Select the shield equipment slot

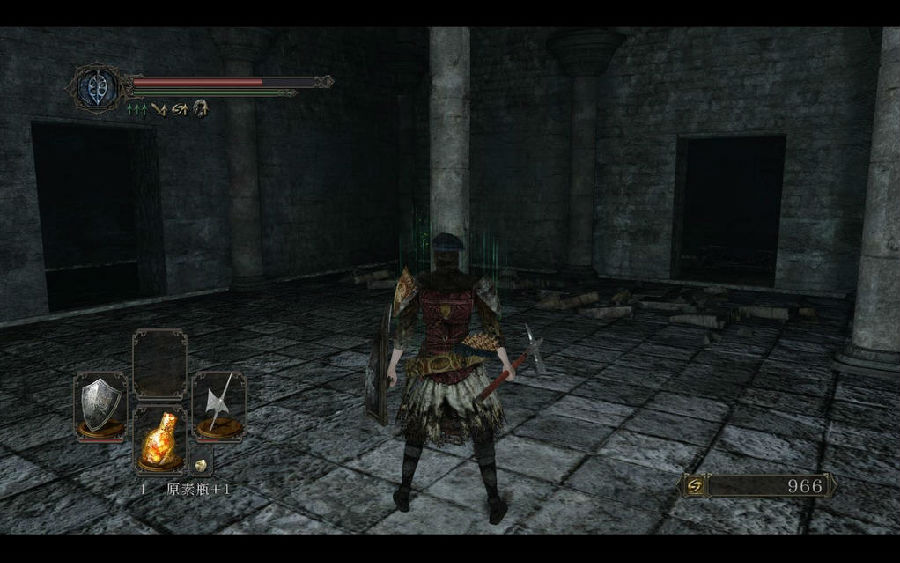coord(100,405)
